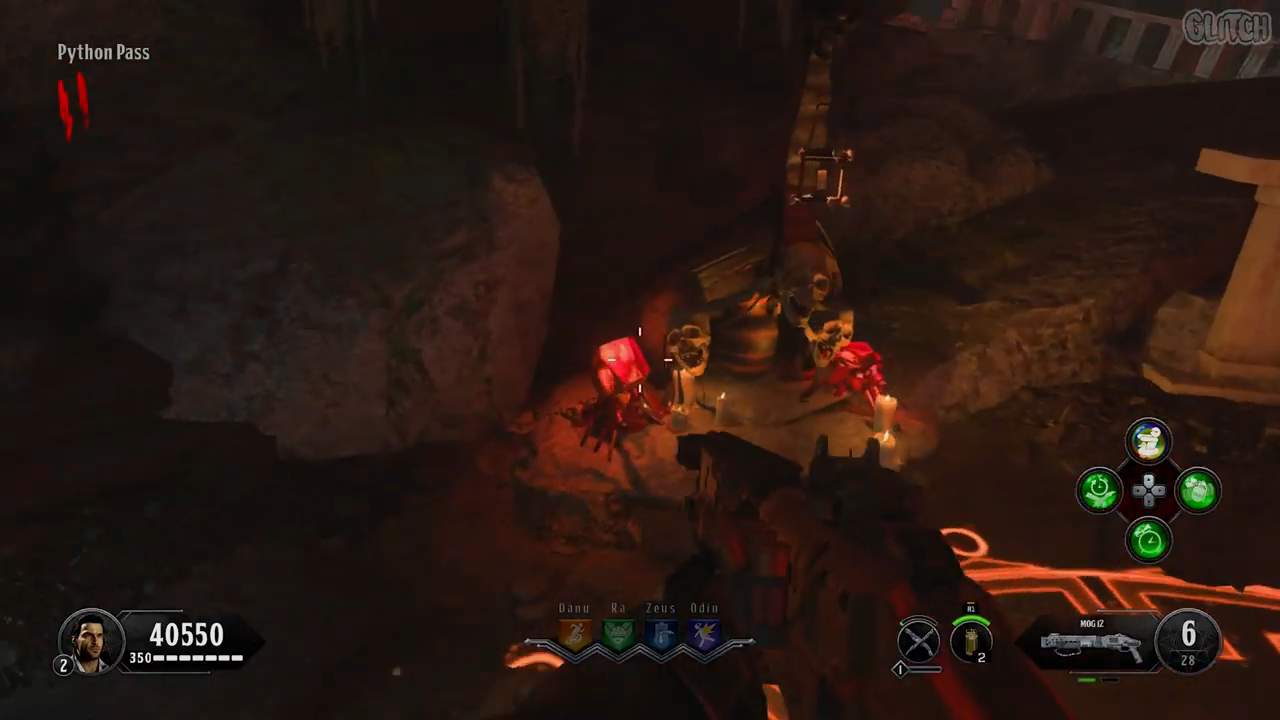Activate the top elixir in the D-pad wheel
This screenshot has height=720, width=1280.
pos(1148,441)
